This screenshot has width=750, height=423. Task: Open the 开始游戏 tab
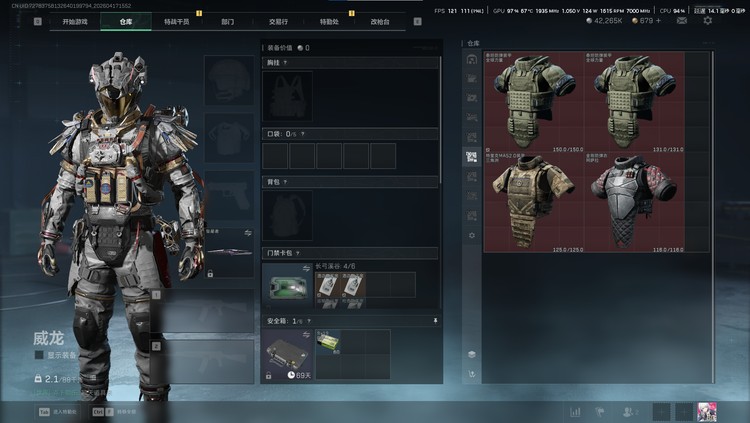pos(75,21)
